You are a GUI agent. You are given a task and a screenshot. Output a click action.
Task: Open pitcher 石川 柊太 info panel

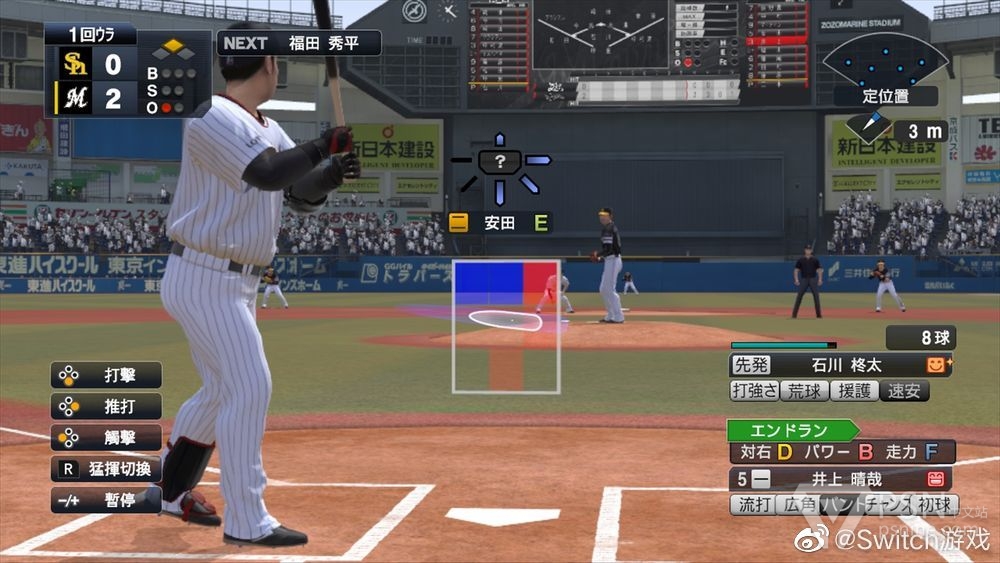(x=828, y=365)
